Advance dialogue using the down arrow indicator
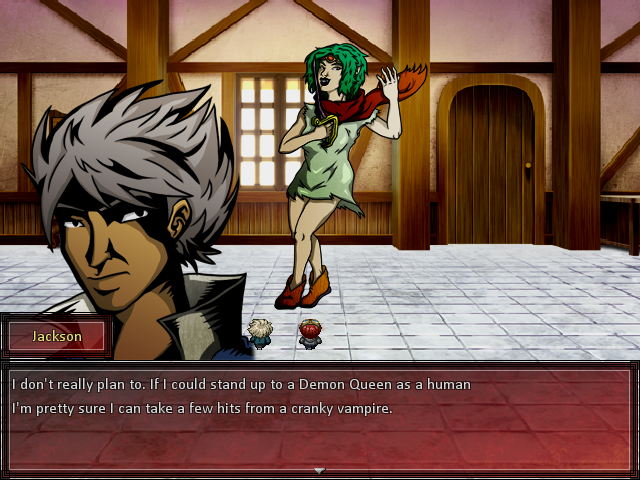This screenshot has height=480, width=640. (x=319, y=470)
